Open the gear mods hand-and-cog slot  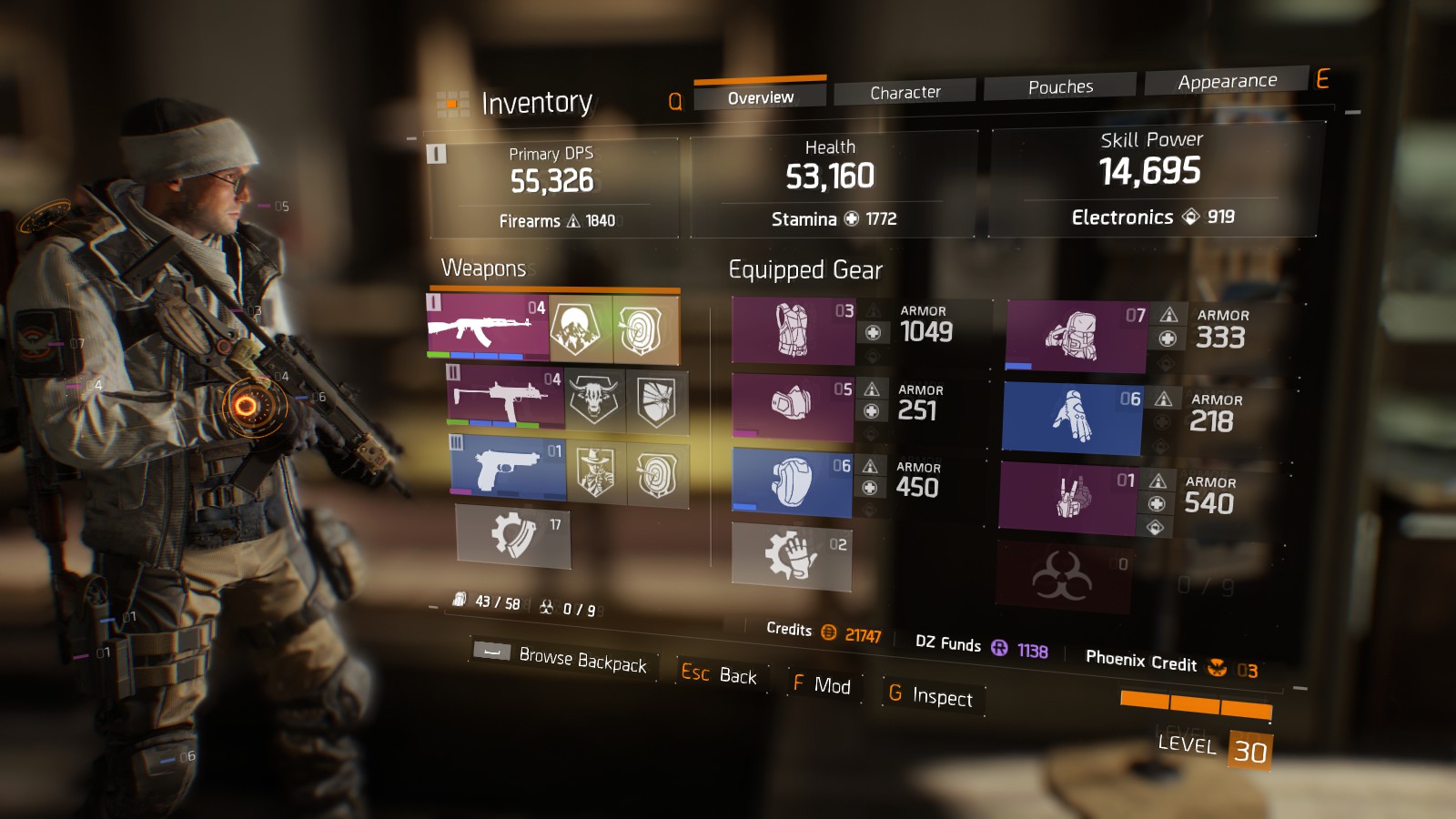click(791, 554)
